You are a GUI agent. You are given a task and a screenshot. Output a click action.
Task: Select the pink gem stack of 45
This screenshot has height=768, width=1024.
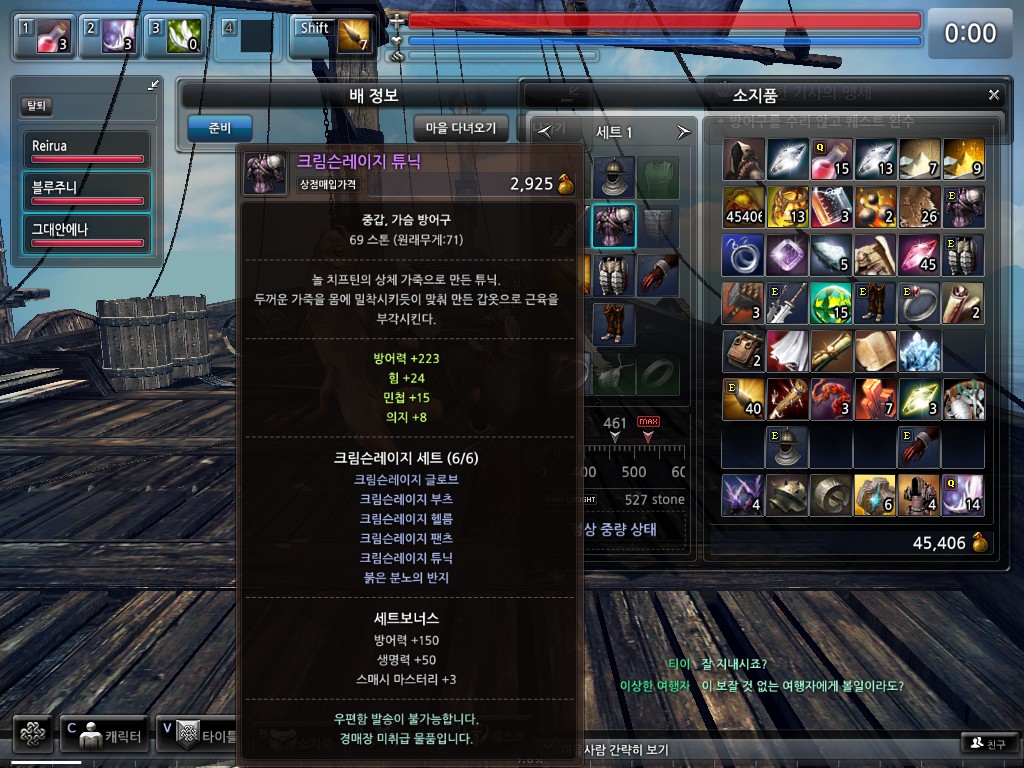point(920,255)
